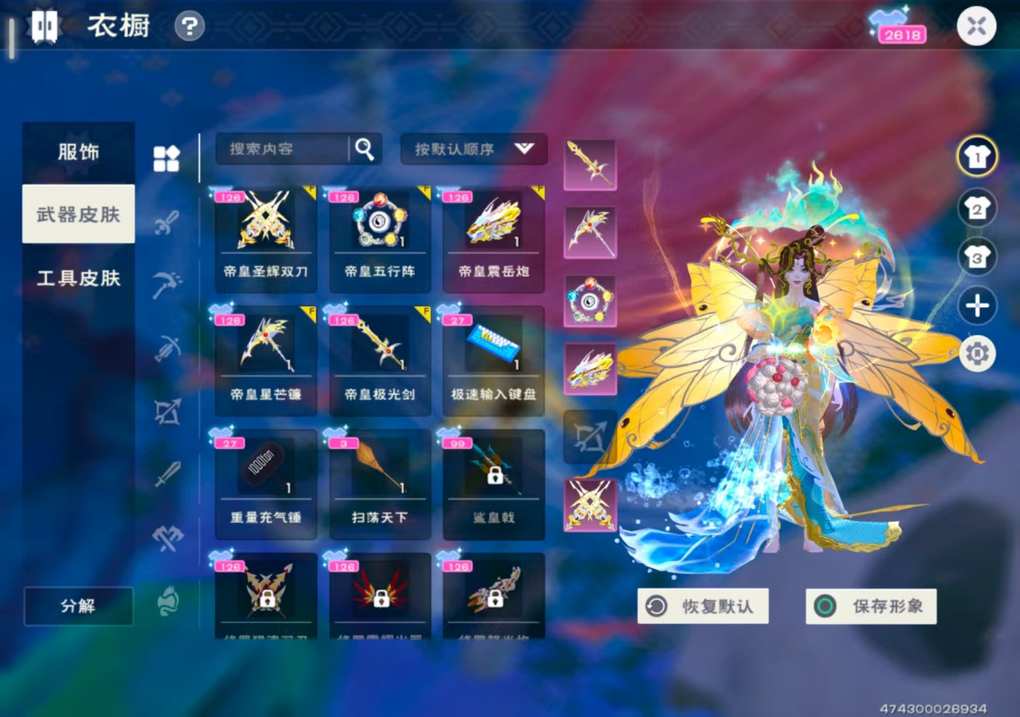This screenshot has width=1020, height=717.
Task: Open the wardrobe help question mark
Action: click(x=189, y=26)
